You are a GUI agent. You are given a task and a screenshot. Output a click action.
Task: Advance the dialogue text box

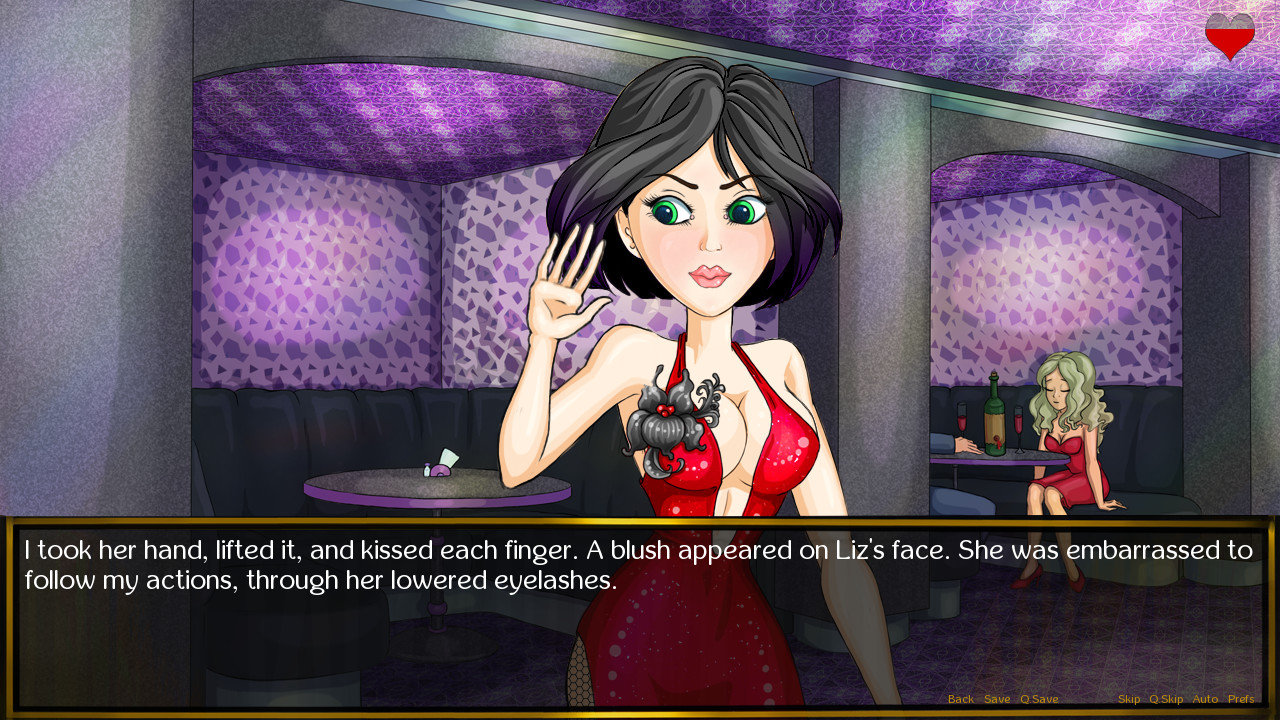640,620
